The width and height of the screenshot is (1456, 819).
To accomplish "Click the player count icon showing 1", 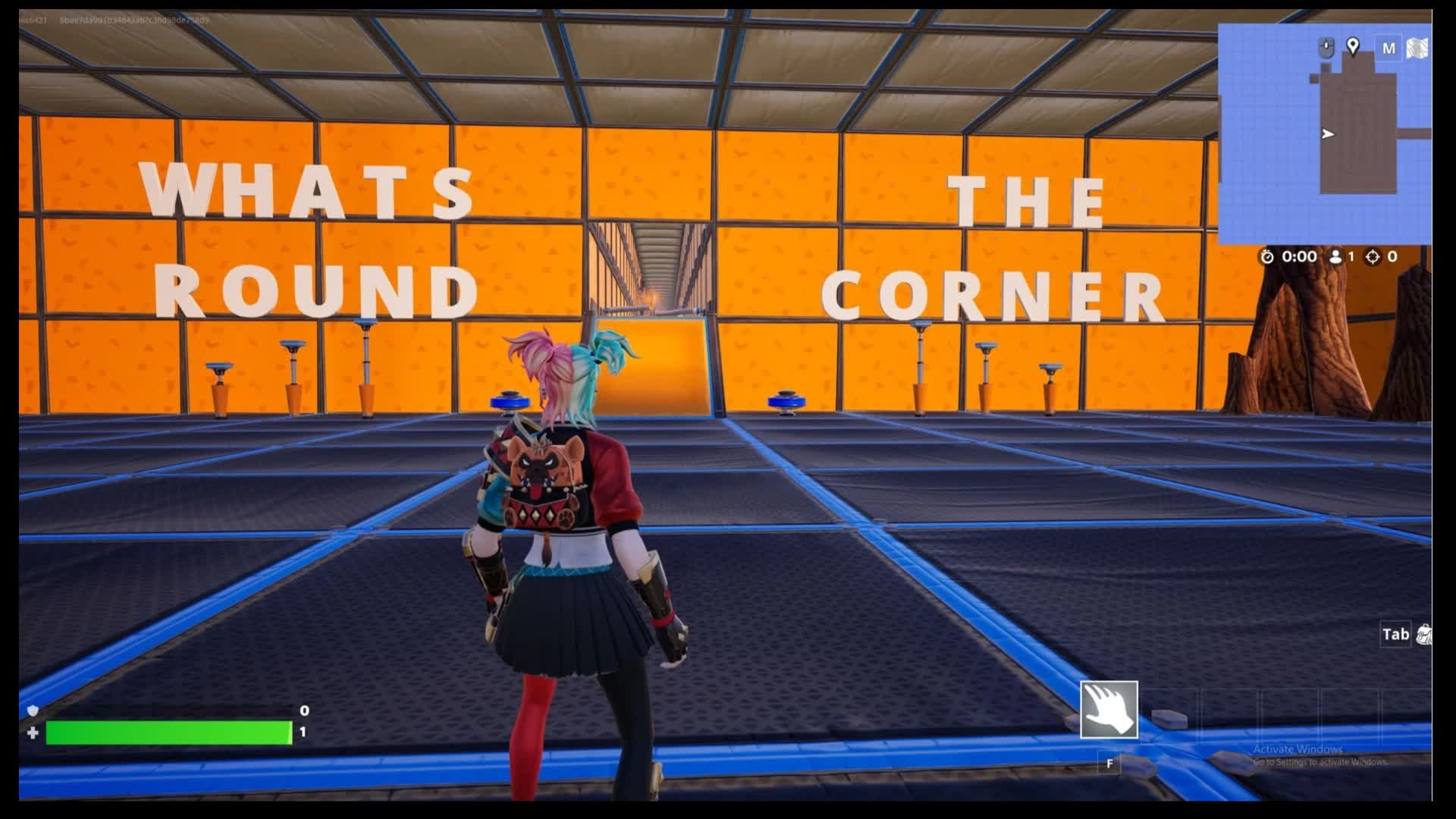I will click(1337, 257).
